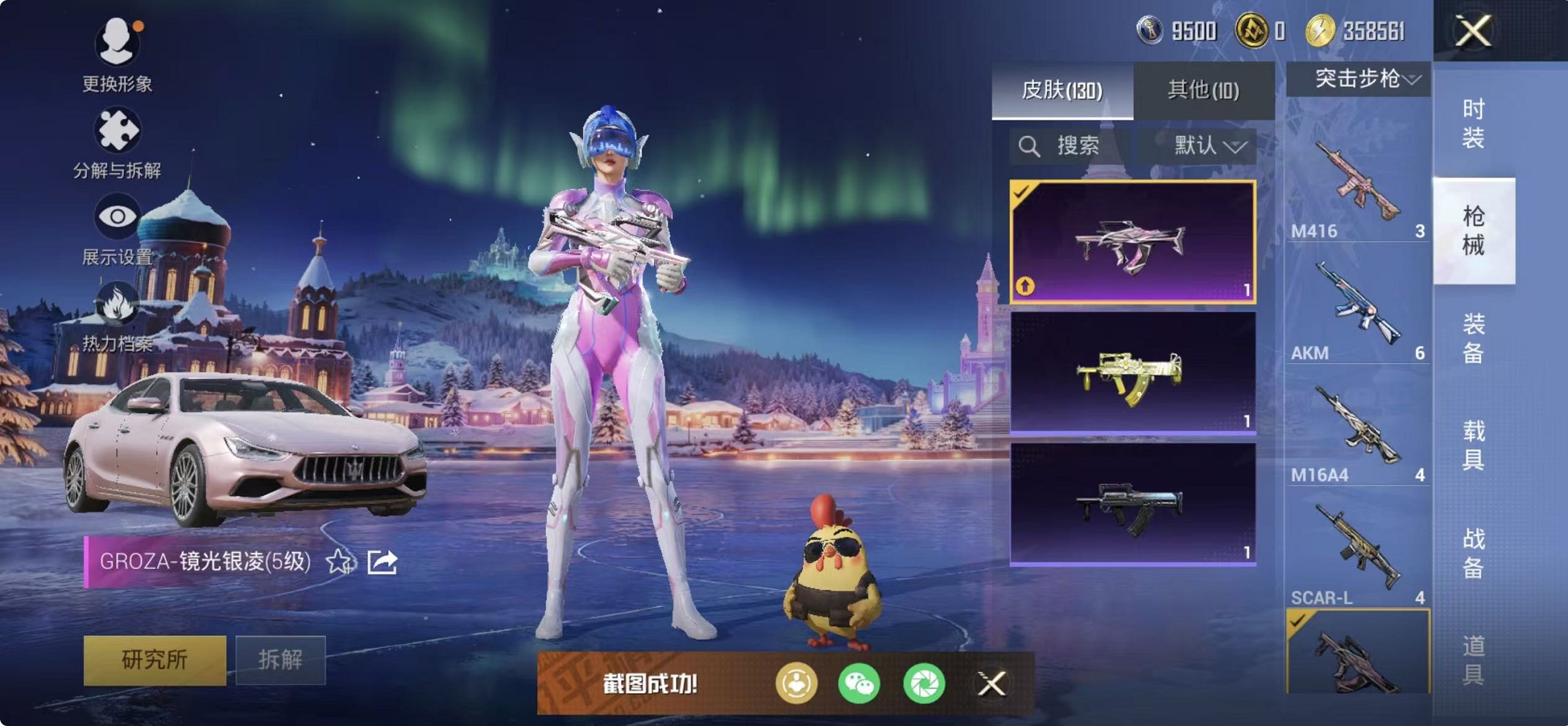Switch to the 其他(10) tab
The height and width of the screenshot is (726, 1568).
click(1203, 91)
